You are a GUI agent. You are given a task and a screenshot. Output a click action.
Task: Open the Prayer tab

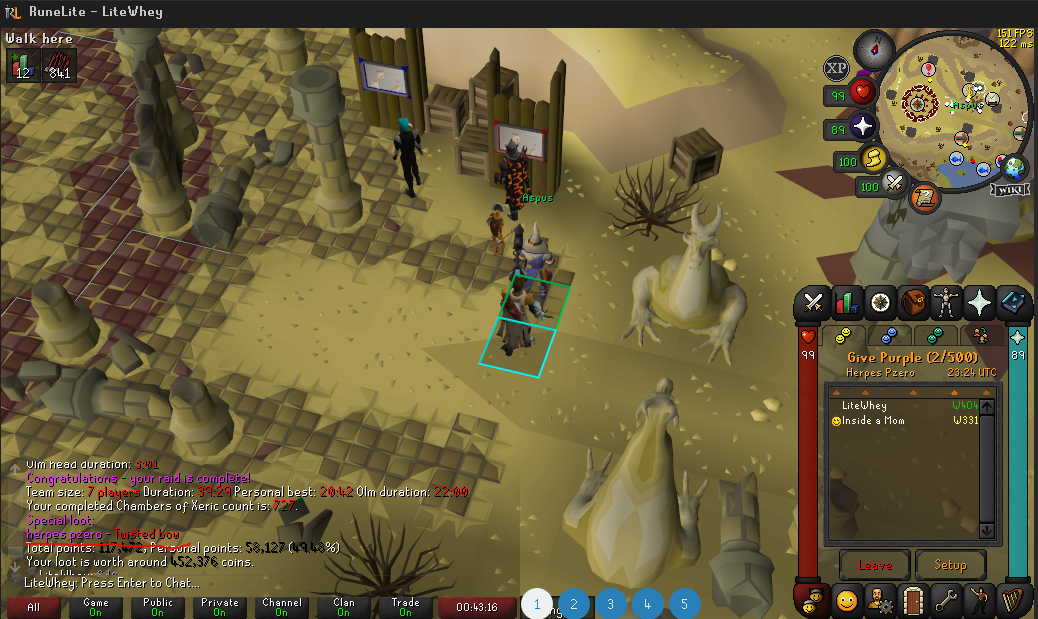pyautogui.click(x=978, y=301)
